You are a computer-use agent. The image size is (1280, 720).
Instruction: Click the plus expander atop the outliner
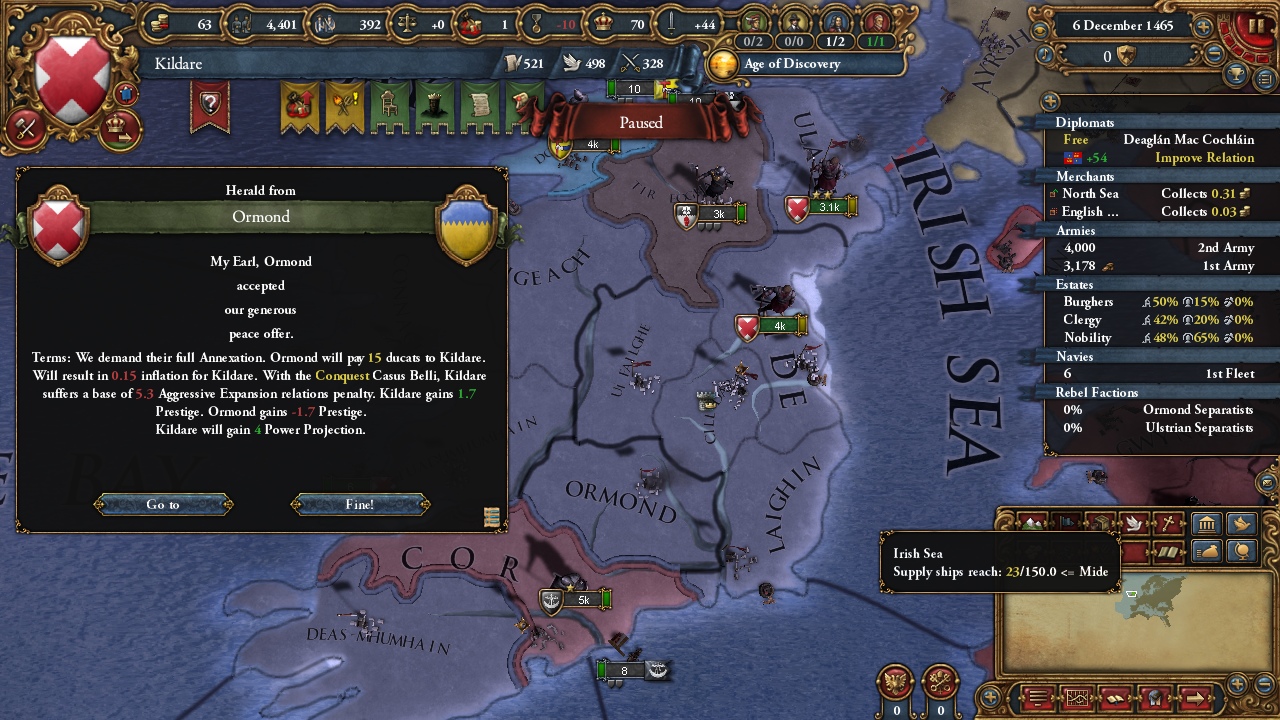[1050, 101]
